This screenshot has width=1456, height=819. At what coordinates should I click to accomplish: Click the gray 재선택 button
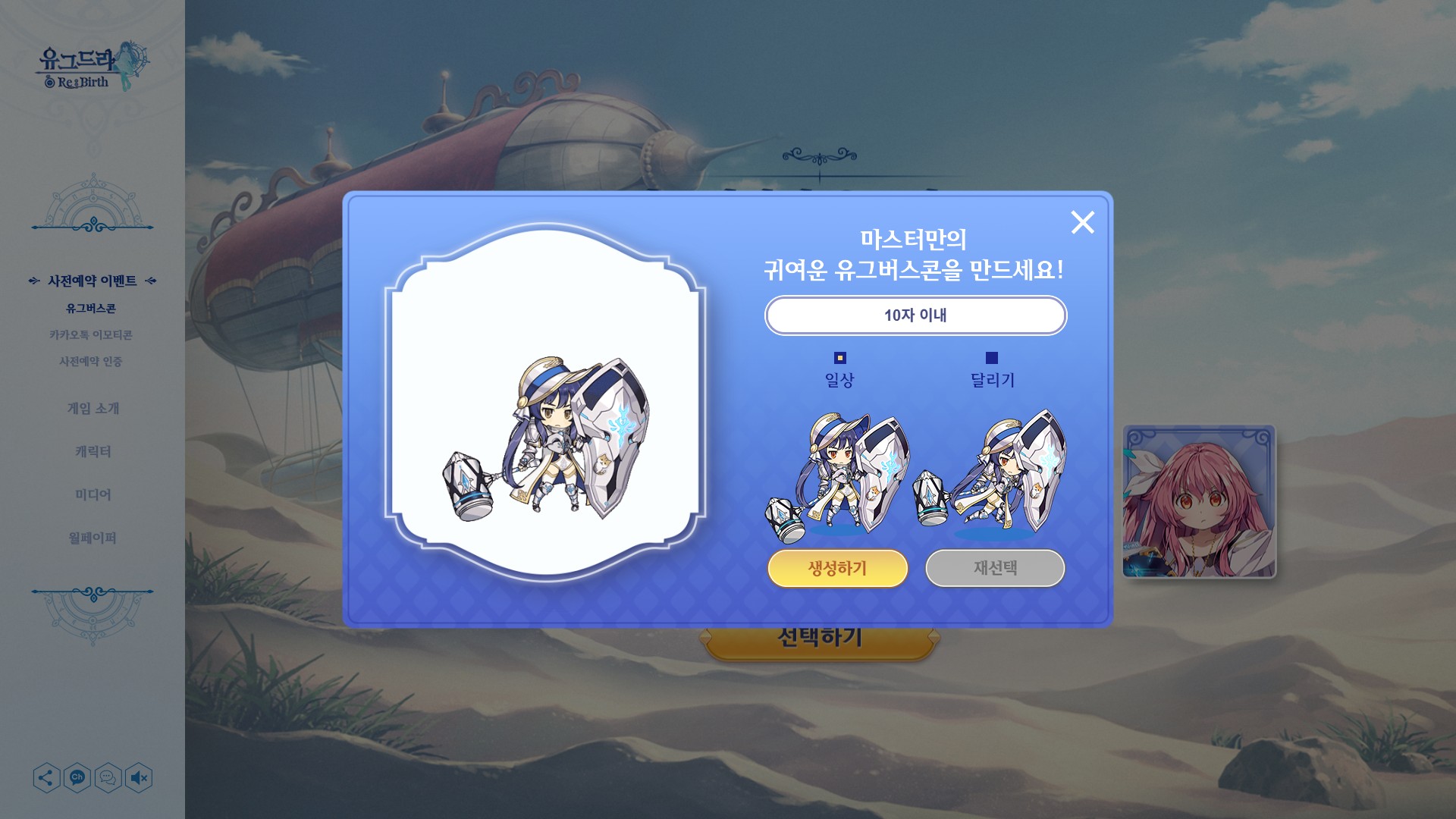[995, 568]
